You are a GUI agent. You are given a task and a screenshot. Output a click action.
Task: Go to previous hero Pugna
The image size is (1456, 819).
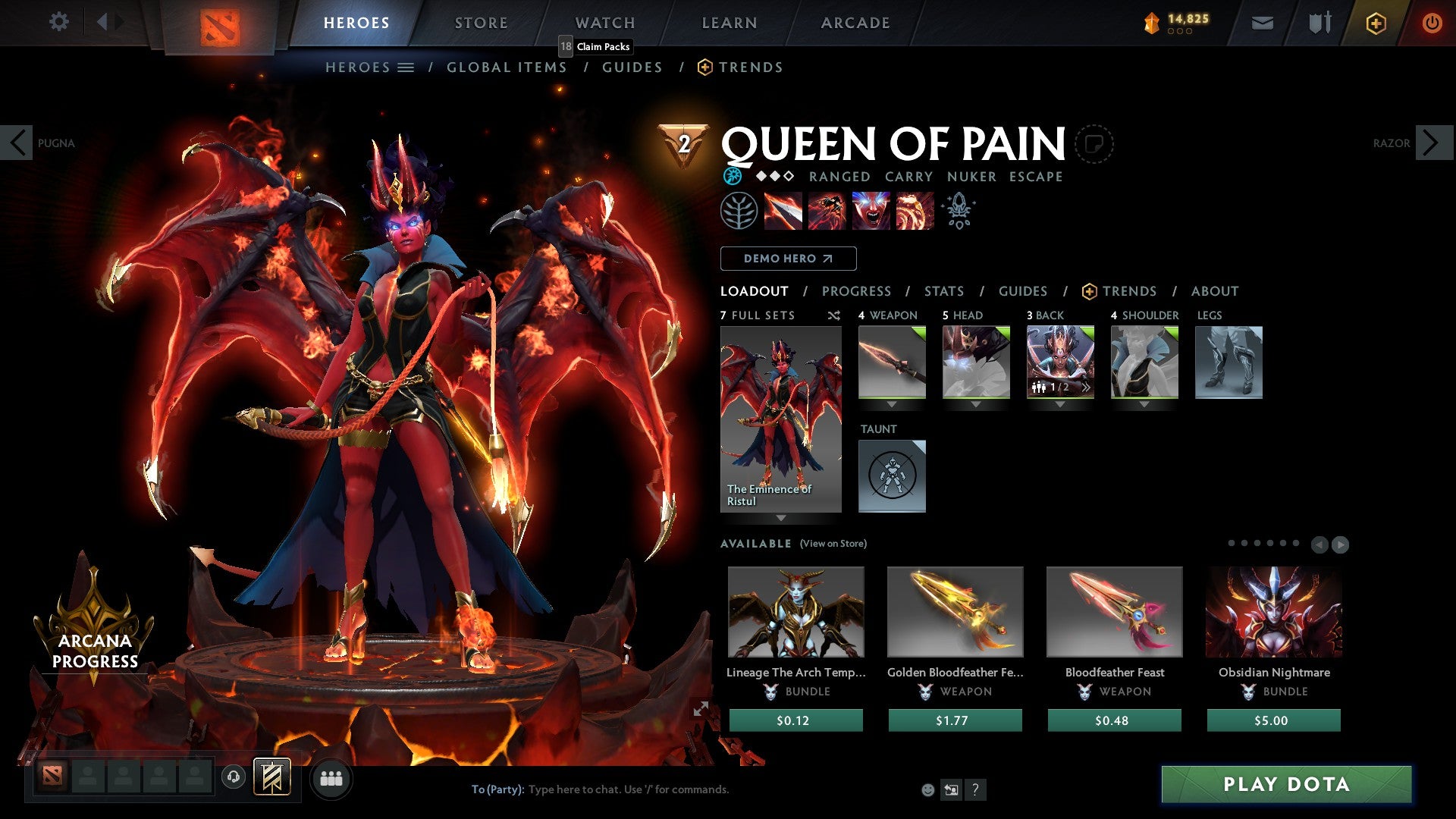click(x=17, y=143)
